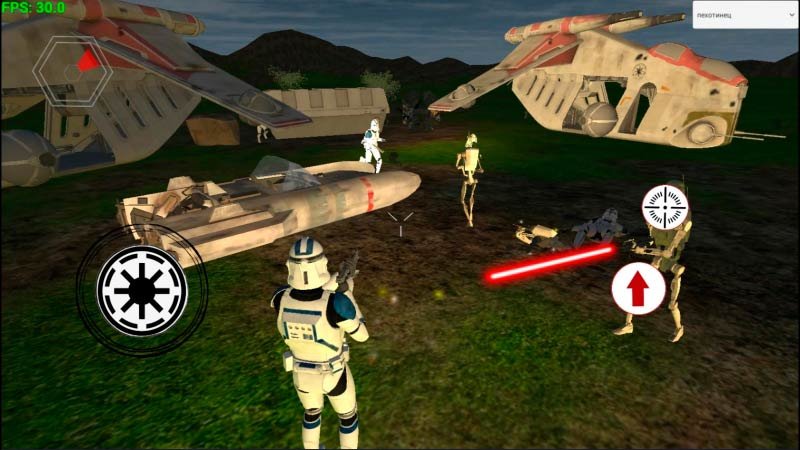
Task: Tap the crosshair fire button
Action: [666, 206]
